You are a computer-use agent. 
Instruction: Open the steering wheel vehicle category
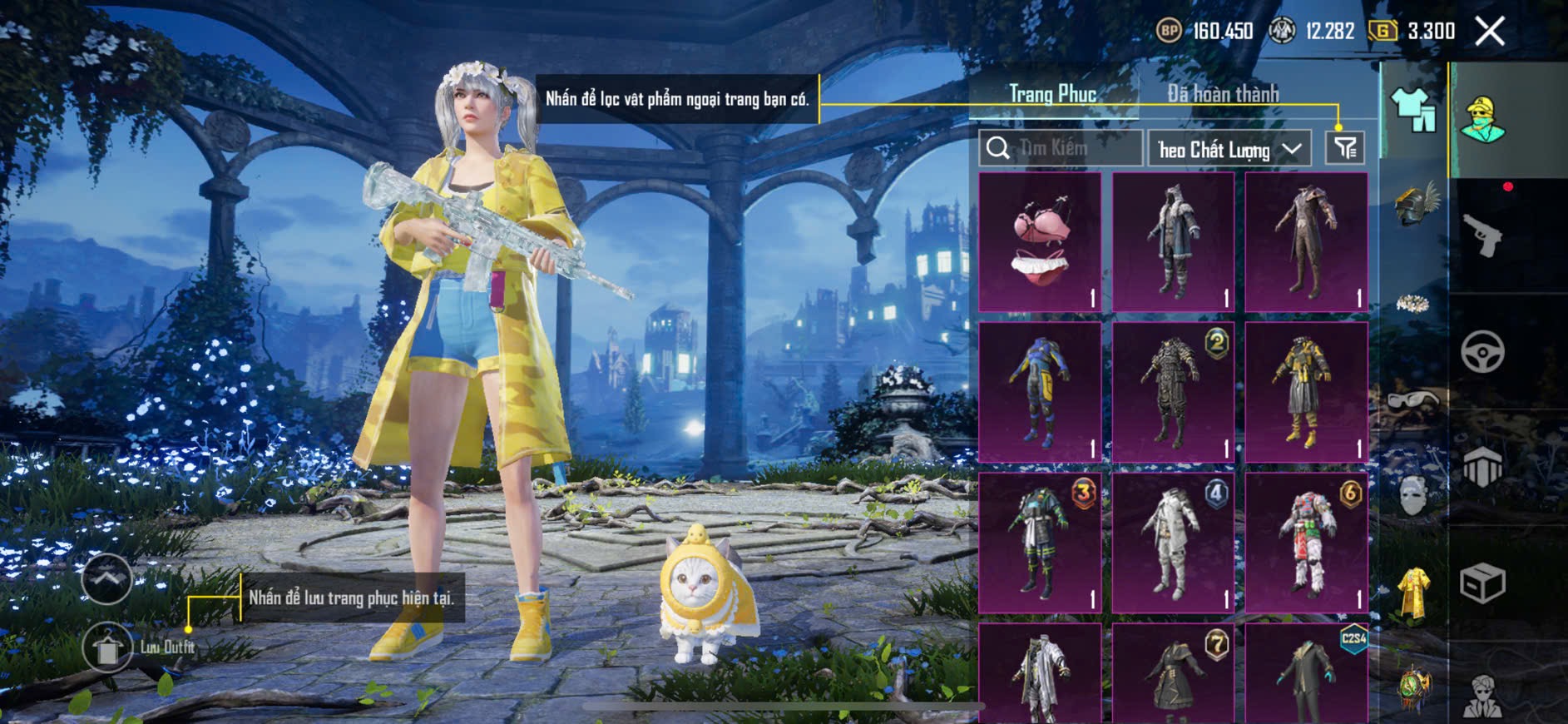pos(1482,352)
